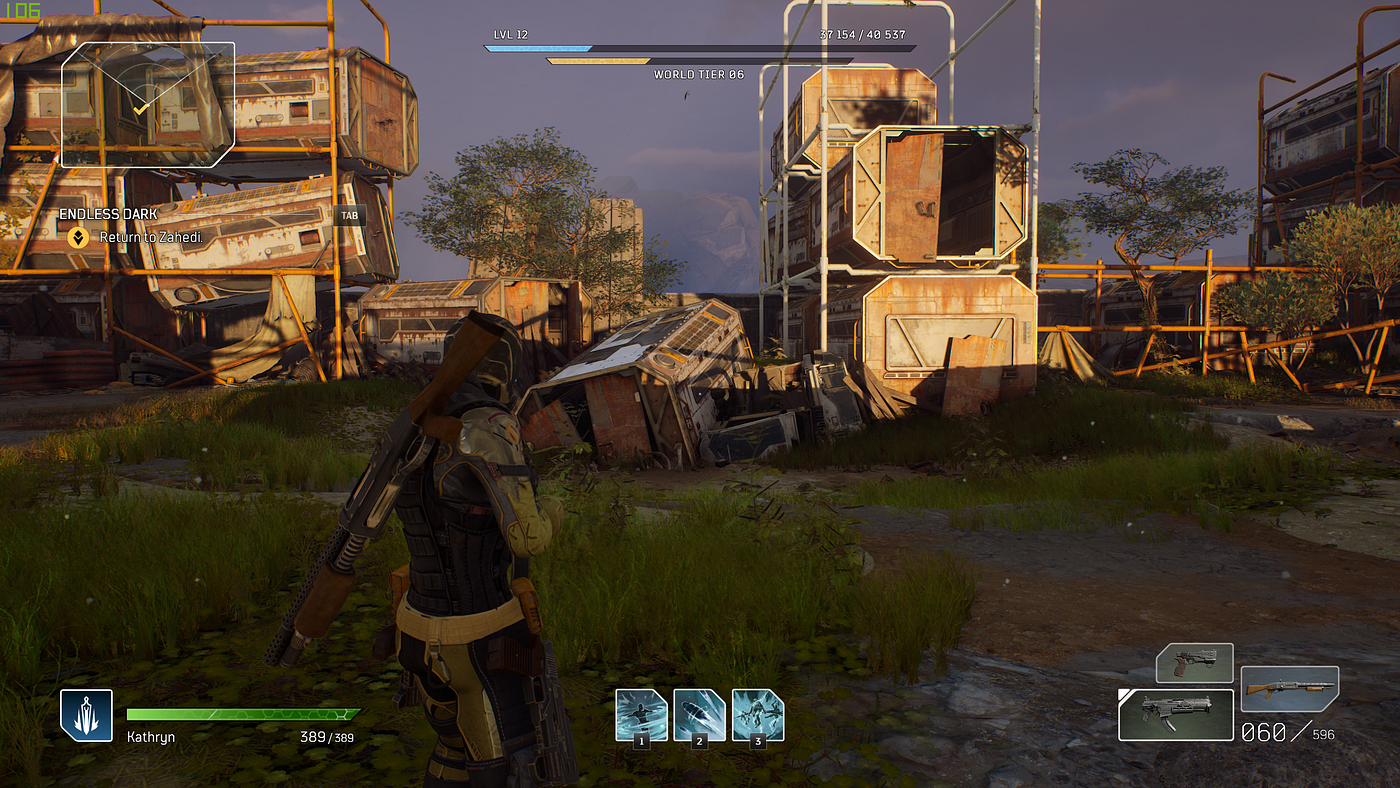
Task: Click the yellow quest marker beside Return to Zahedi
Action: coord(77,238)
